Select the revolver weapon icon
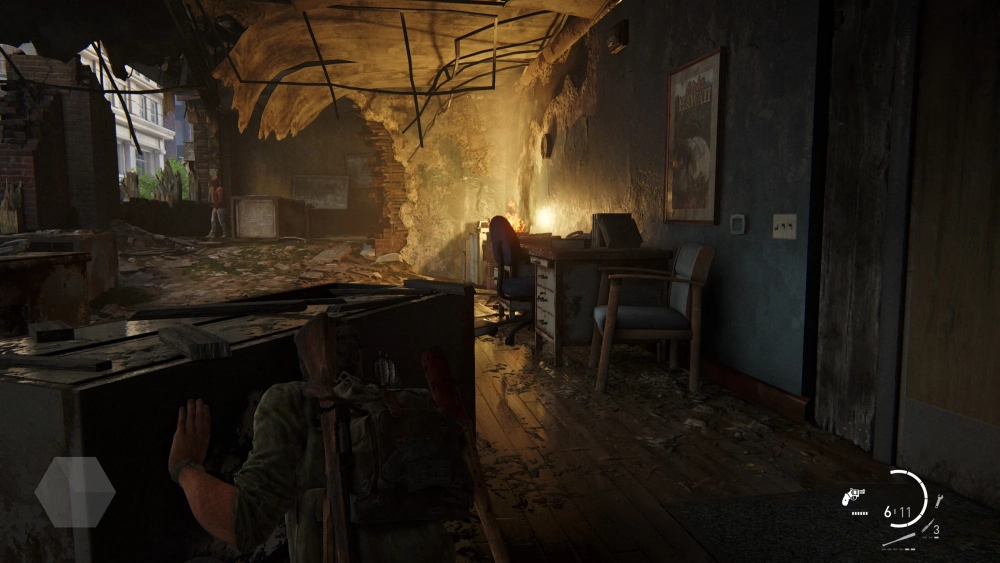The image size is (1000, 563). (x=855, y=496)
